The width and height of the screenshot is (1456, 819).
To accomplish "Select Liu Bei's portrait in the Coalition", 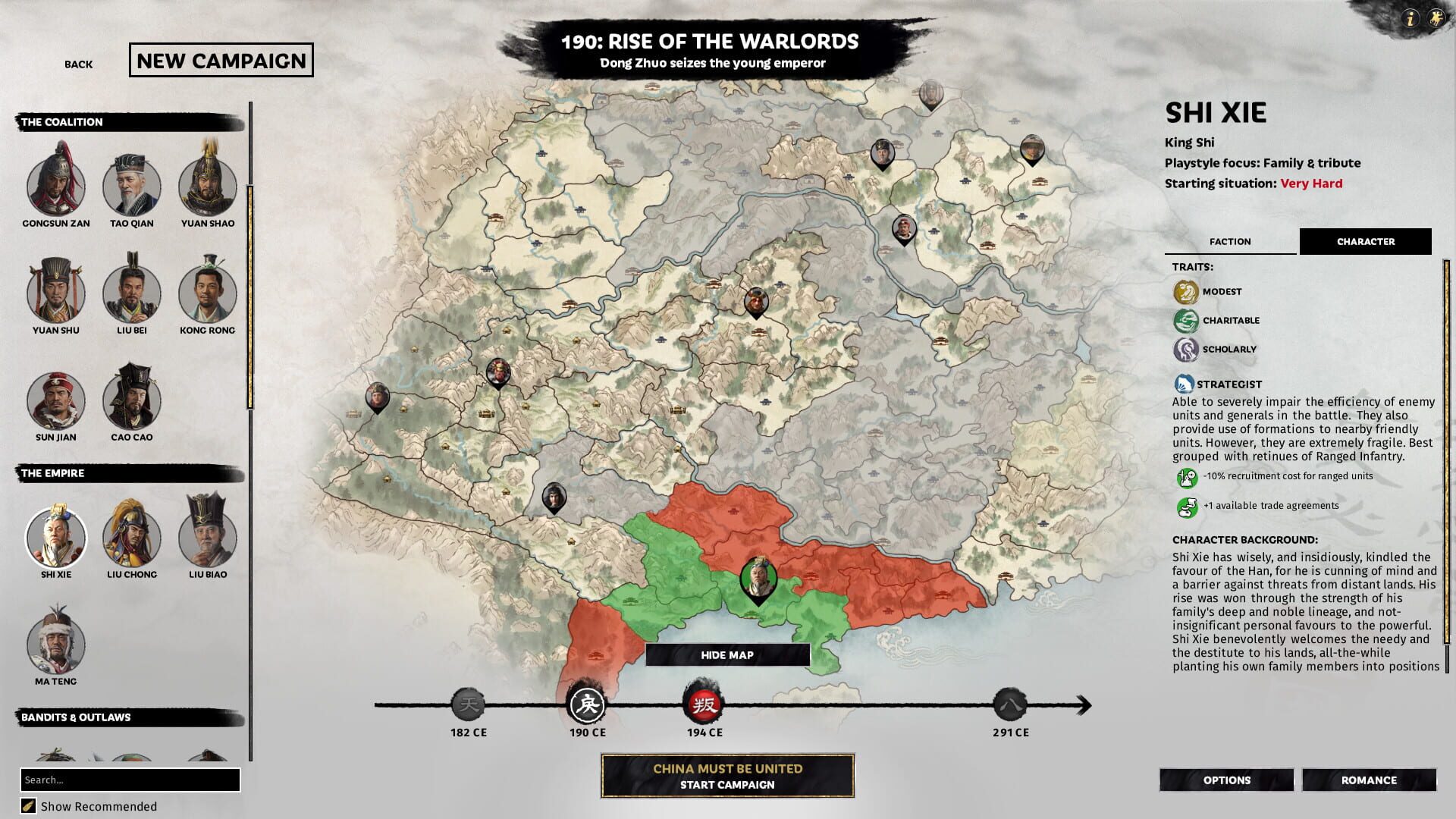I will [130, 293].
